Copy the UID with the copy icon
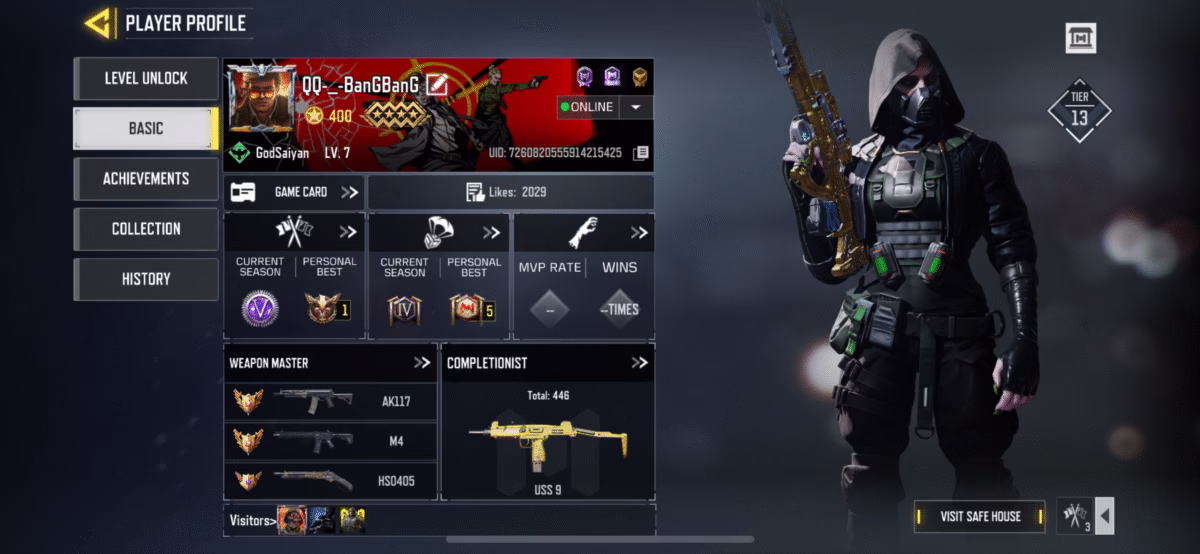 641,153
